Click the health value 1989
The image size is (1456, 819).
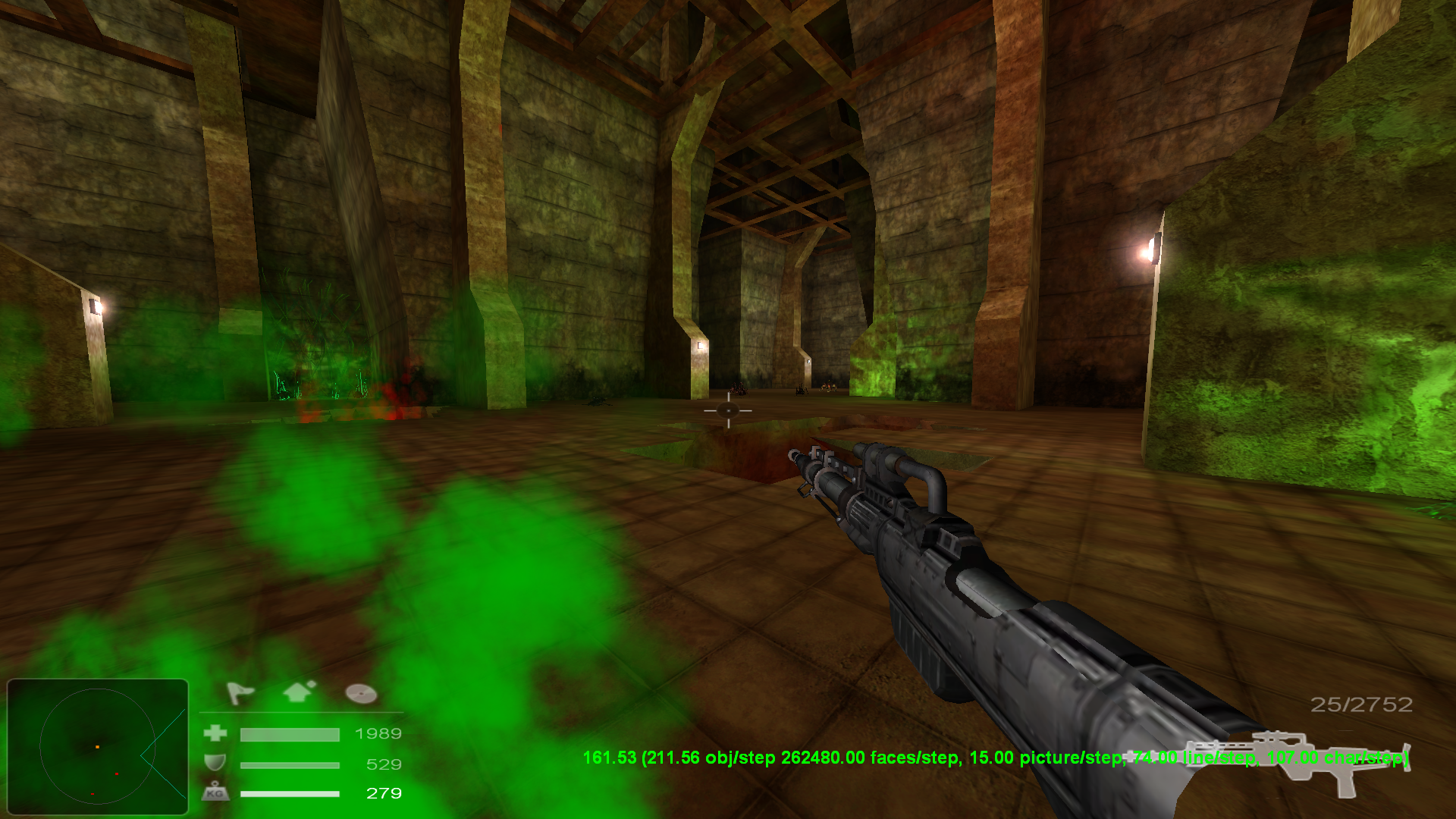coord(378,734)
